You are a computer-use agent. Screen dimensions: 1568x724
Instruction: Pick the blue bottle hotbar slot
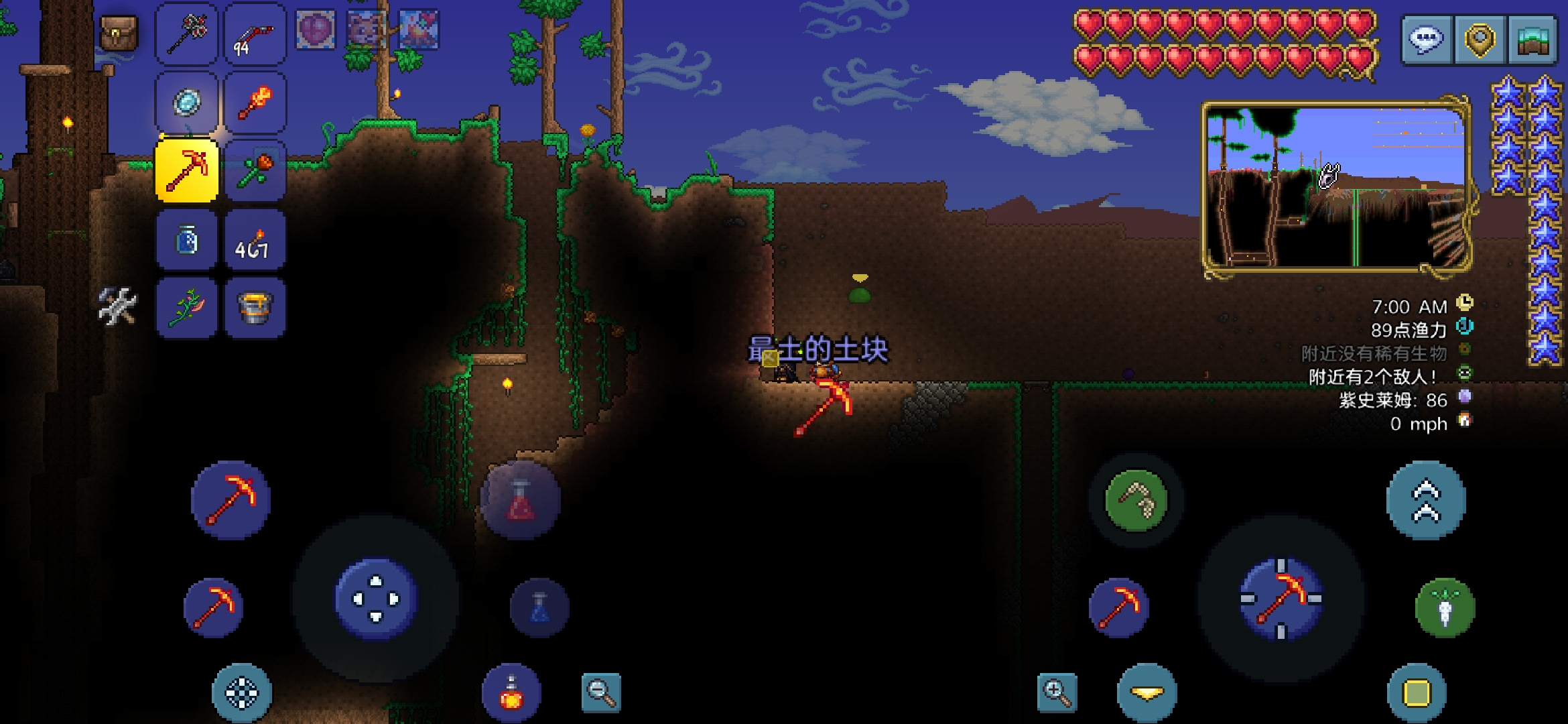click(187, 240)
